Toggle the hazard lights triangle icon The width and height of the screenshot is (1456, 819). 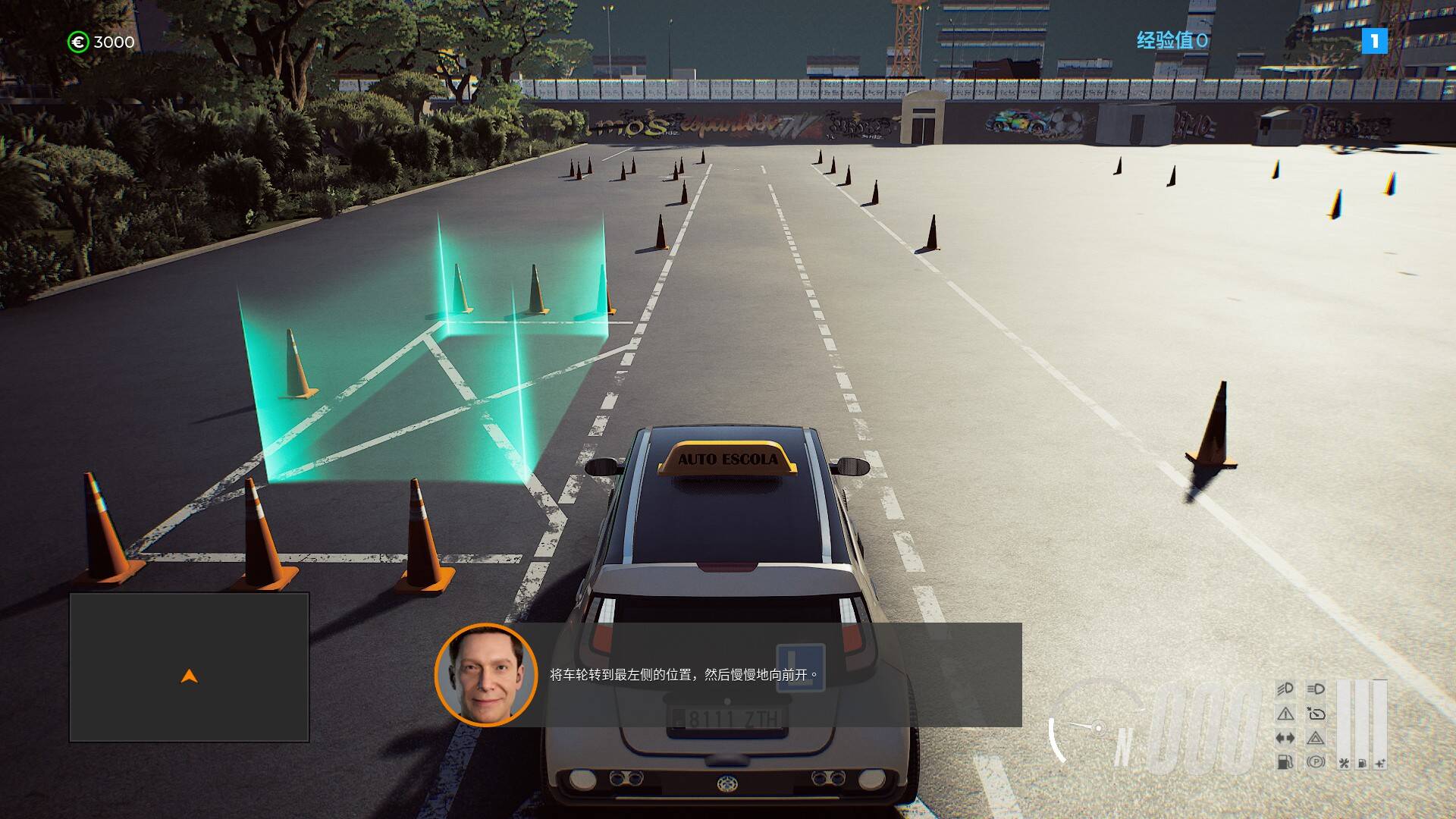[x=1316, y=738]
